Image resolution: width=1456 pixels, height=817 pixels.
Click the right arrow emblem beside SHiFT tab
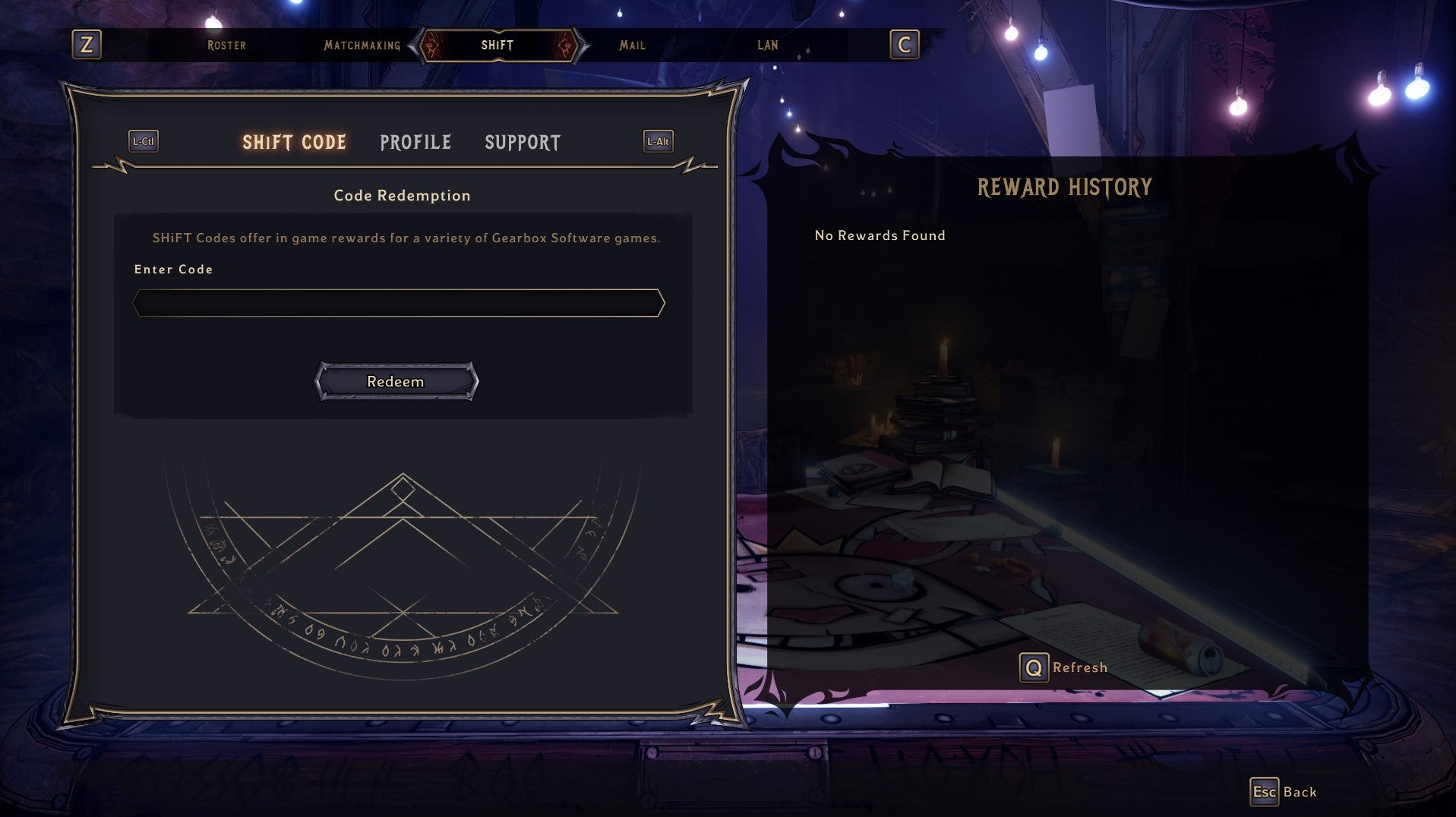pyautogui.click(x=566, y=46)
